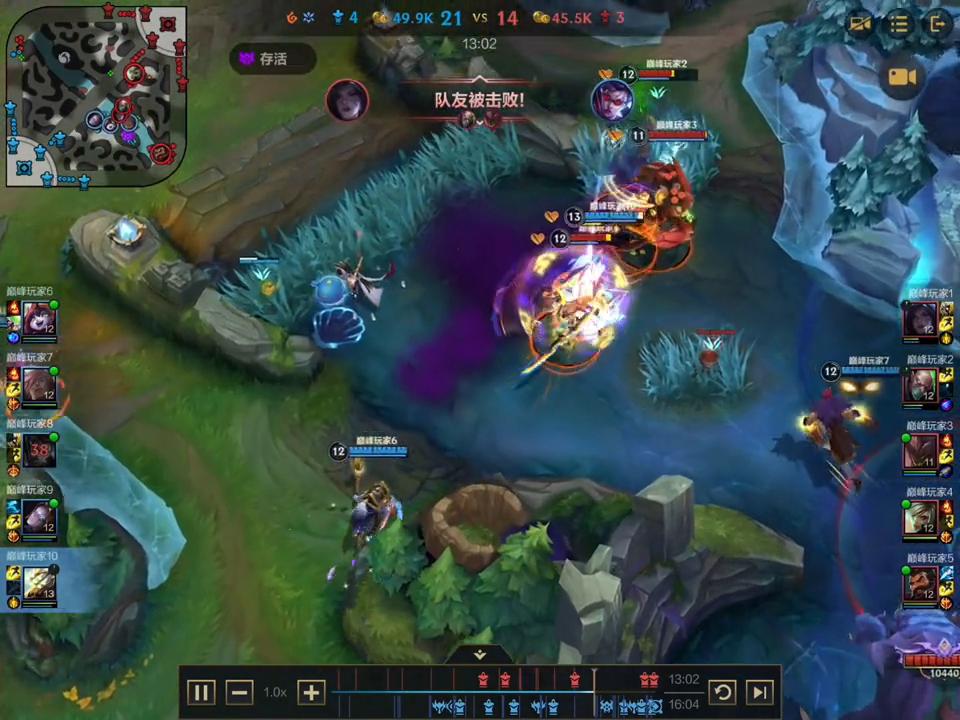Select 巅峰玩家5 portrait in the right team list
Image resolution: width=960 pixels, height=720 pixels.
[921, 586]
